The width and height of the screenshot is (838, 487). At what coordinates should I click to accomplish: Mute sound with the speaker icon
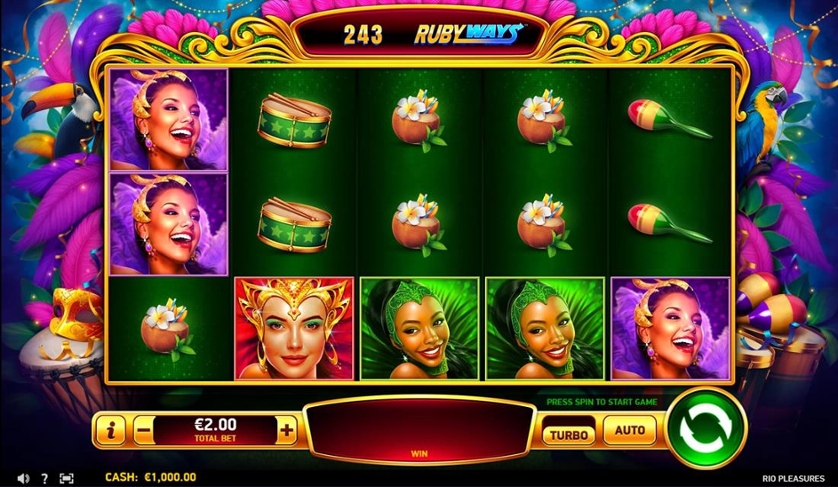click(x=23, y=478)
